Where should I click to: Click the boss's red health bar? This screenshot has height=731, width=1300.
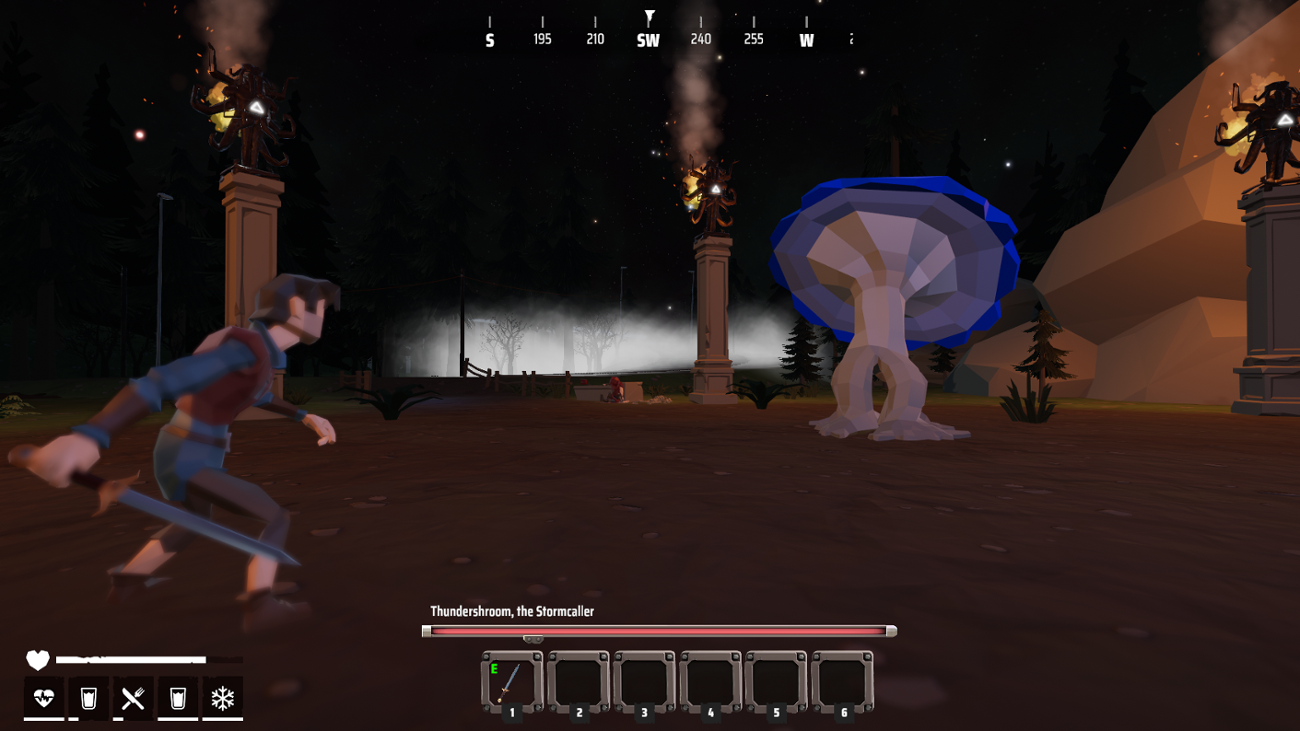(x=657, y=629)
